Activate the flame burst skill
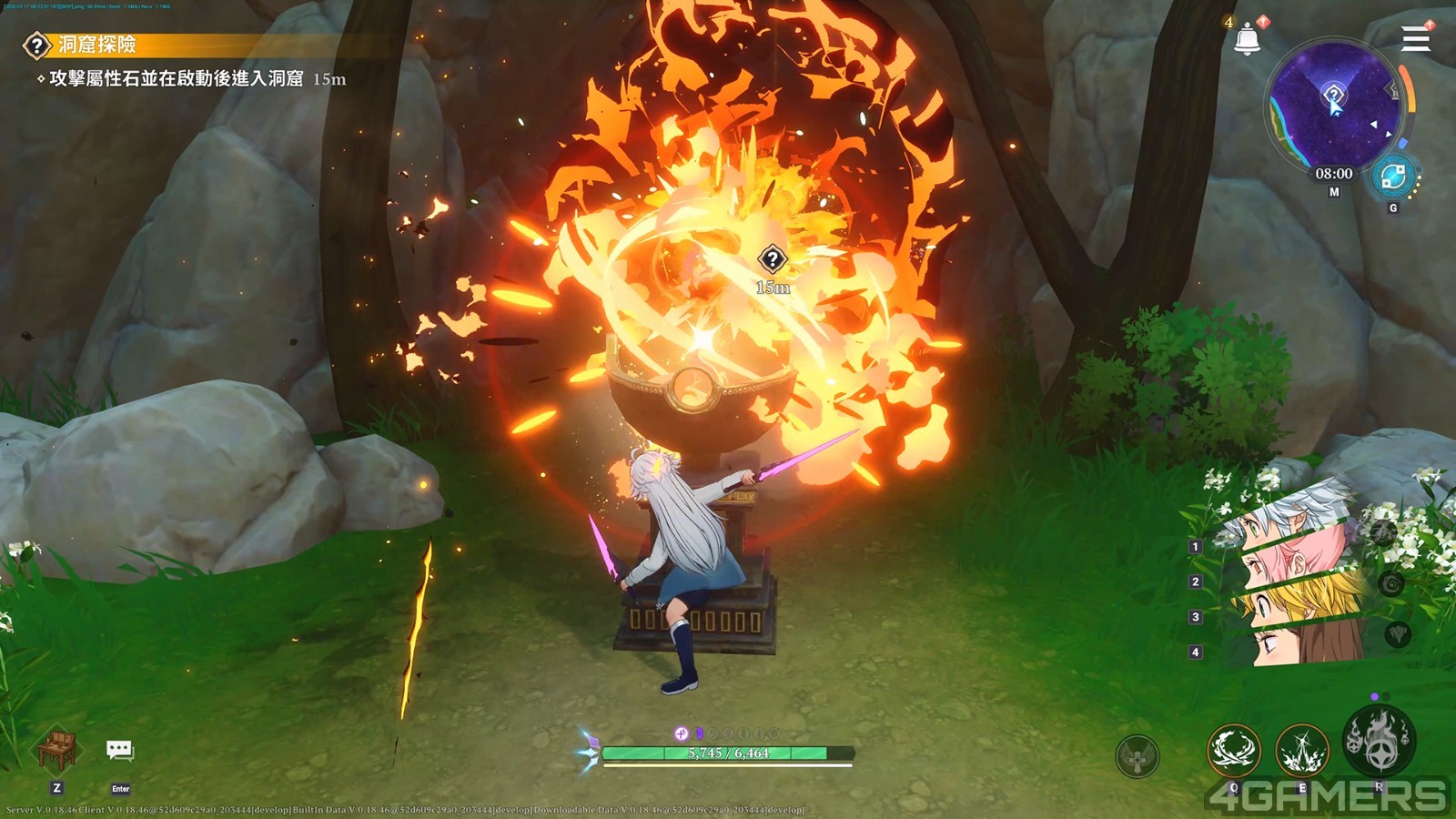The image size is (1456, 819). [1302, 751]
